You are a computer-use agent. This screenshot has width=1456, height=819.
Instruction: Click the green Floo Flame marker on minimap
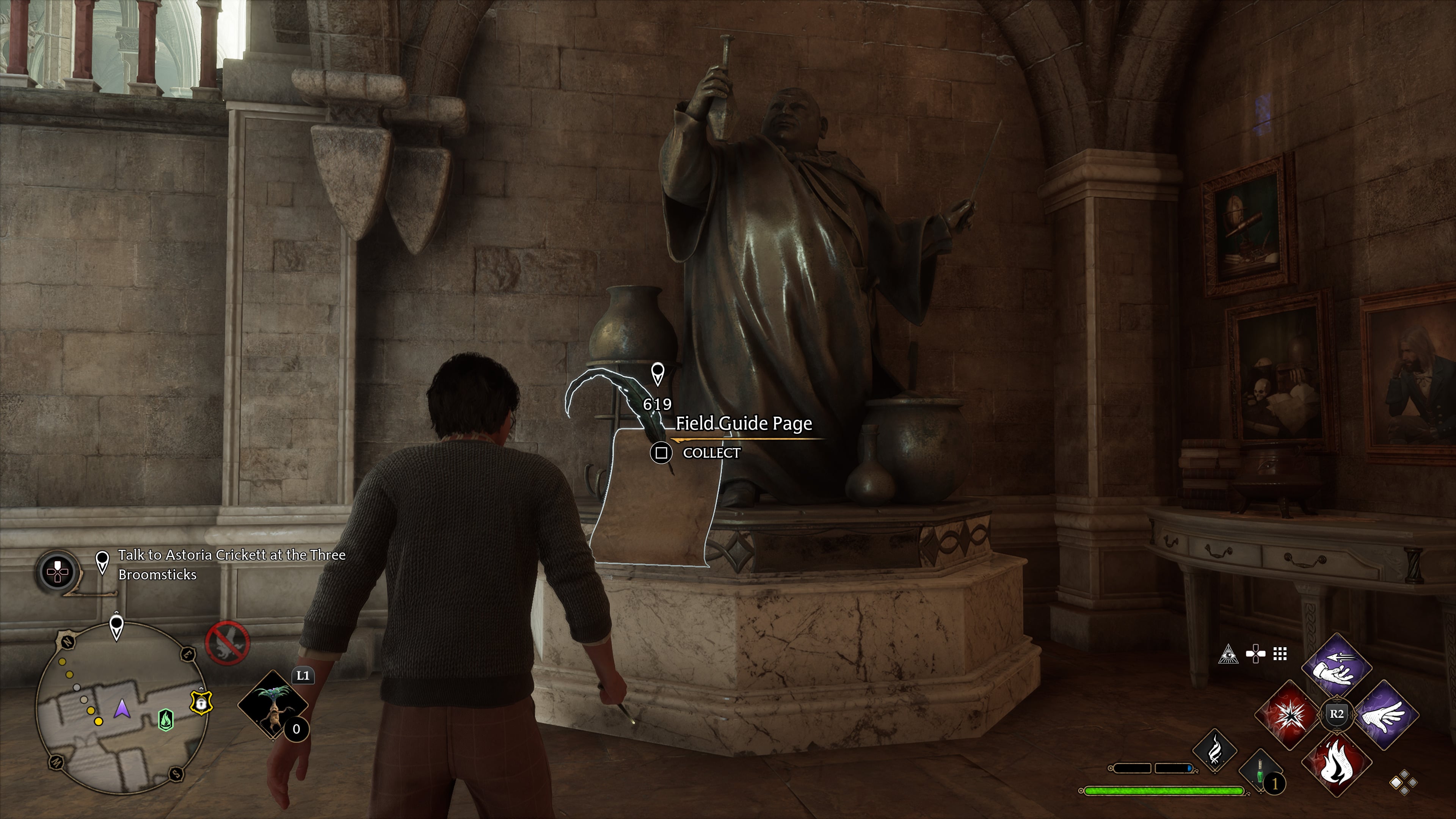coord(166,720)
